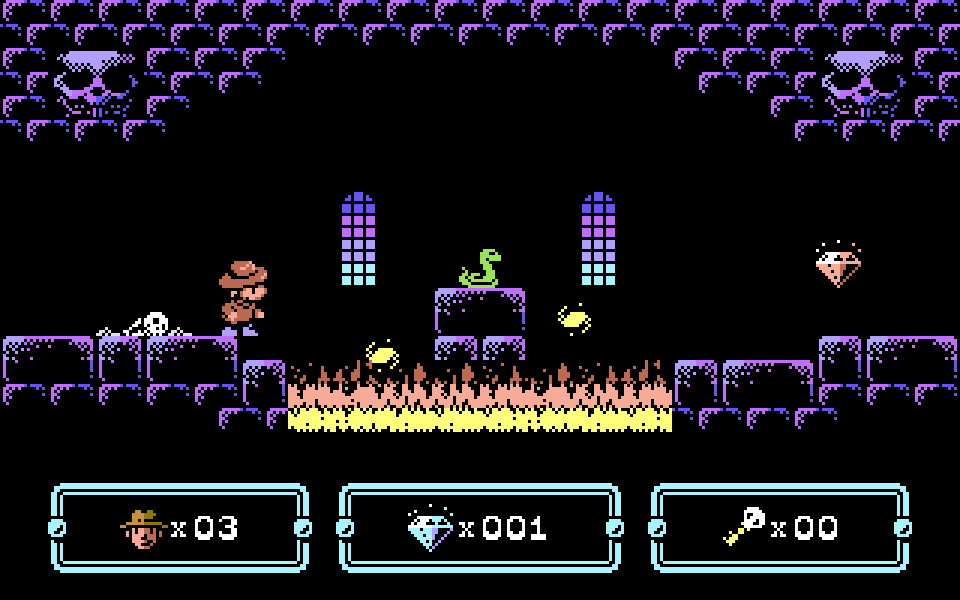The height and width of the screenshot is (600, 960).
Task: Select the diamond icon in the HUD panel
Action: (431, 528)
